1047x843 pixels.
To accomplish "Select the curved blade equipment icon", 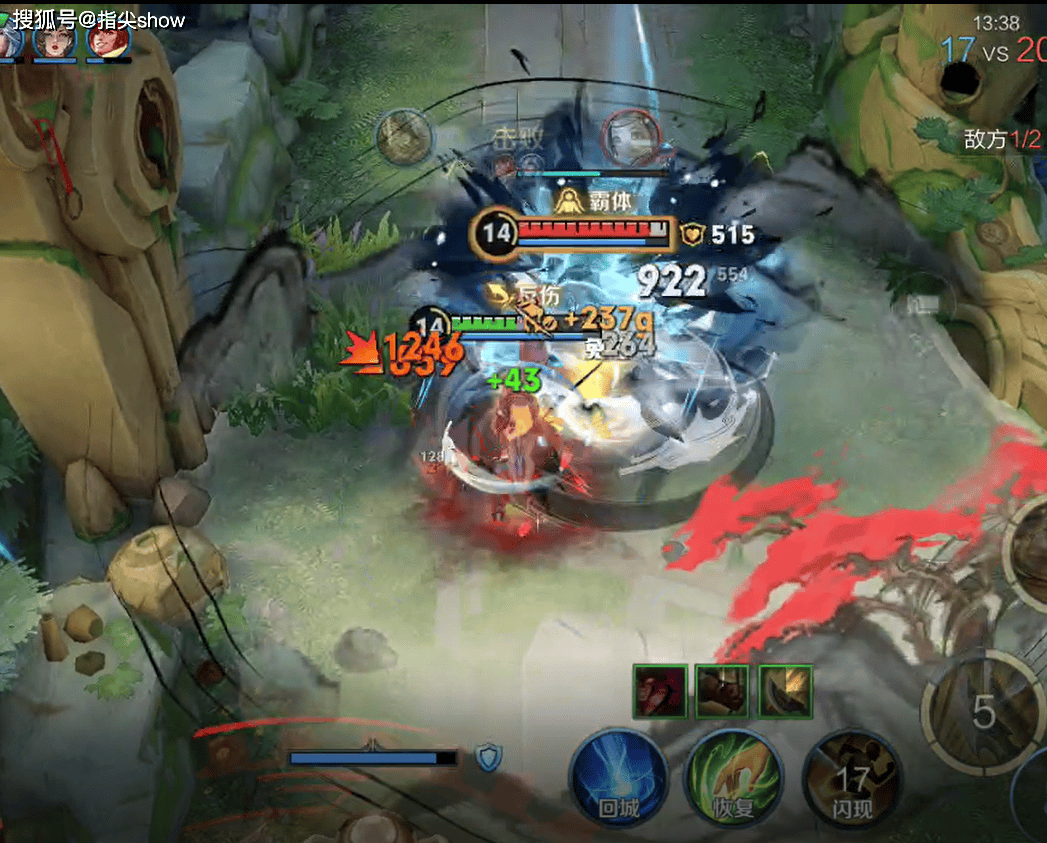I will [785, 691].
